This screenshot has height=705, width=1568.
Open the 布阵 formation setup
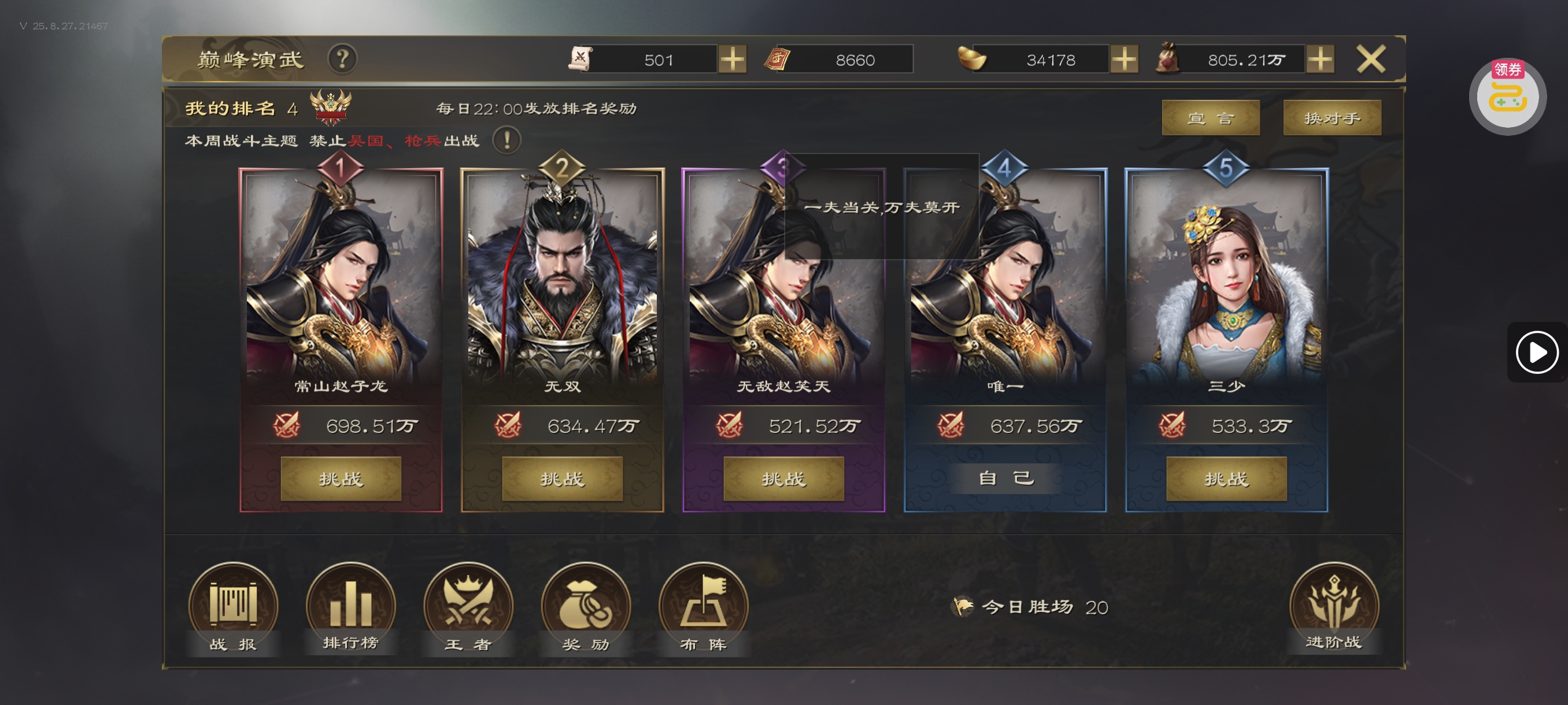703,608
